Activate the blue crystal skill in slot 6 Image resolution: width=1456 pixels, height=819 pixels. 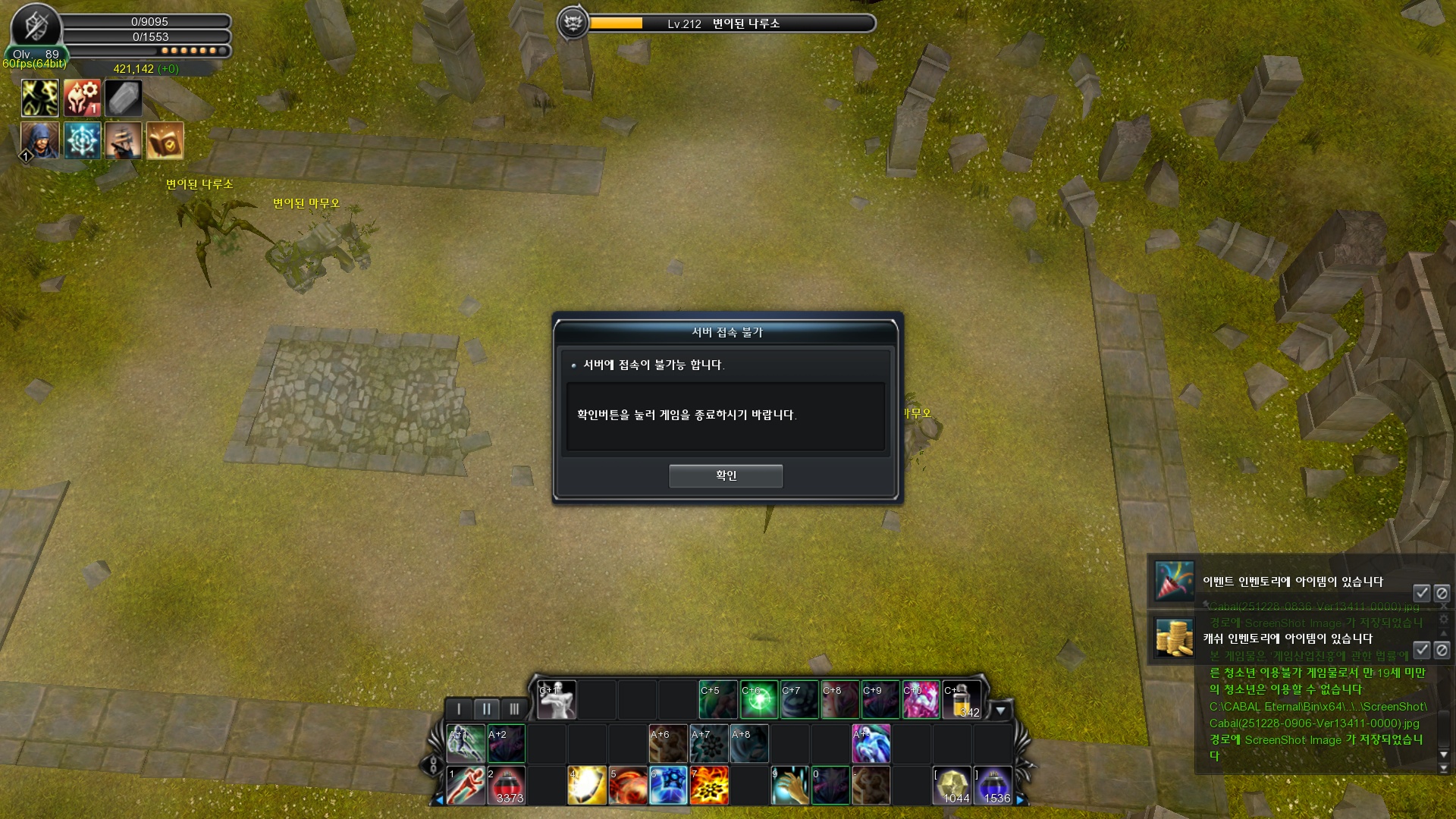668,785
